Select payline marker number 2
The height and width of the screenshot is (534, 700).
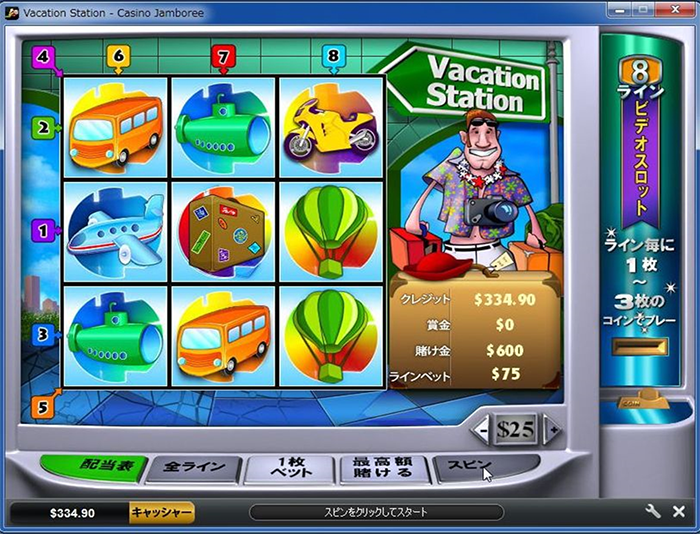(43, 128)
